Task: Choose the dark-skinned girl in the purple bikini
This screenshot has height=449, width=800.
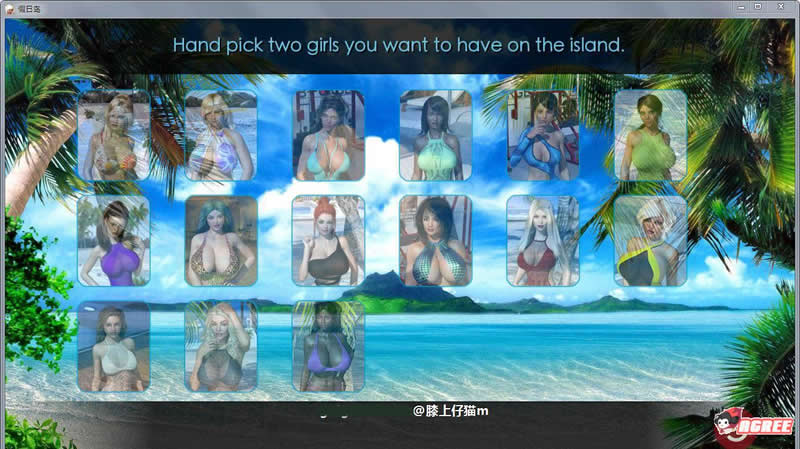Action: [x=329, y=346]
